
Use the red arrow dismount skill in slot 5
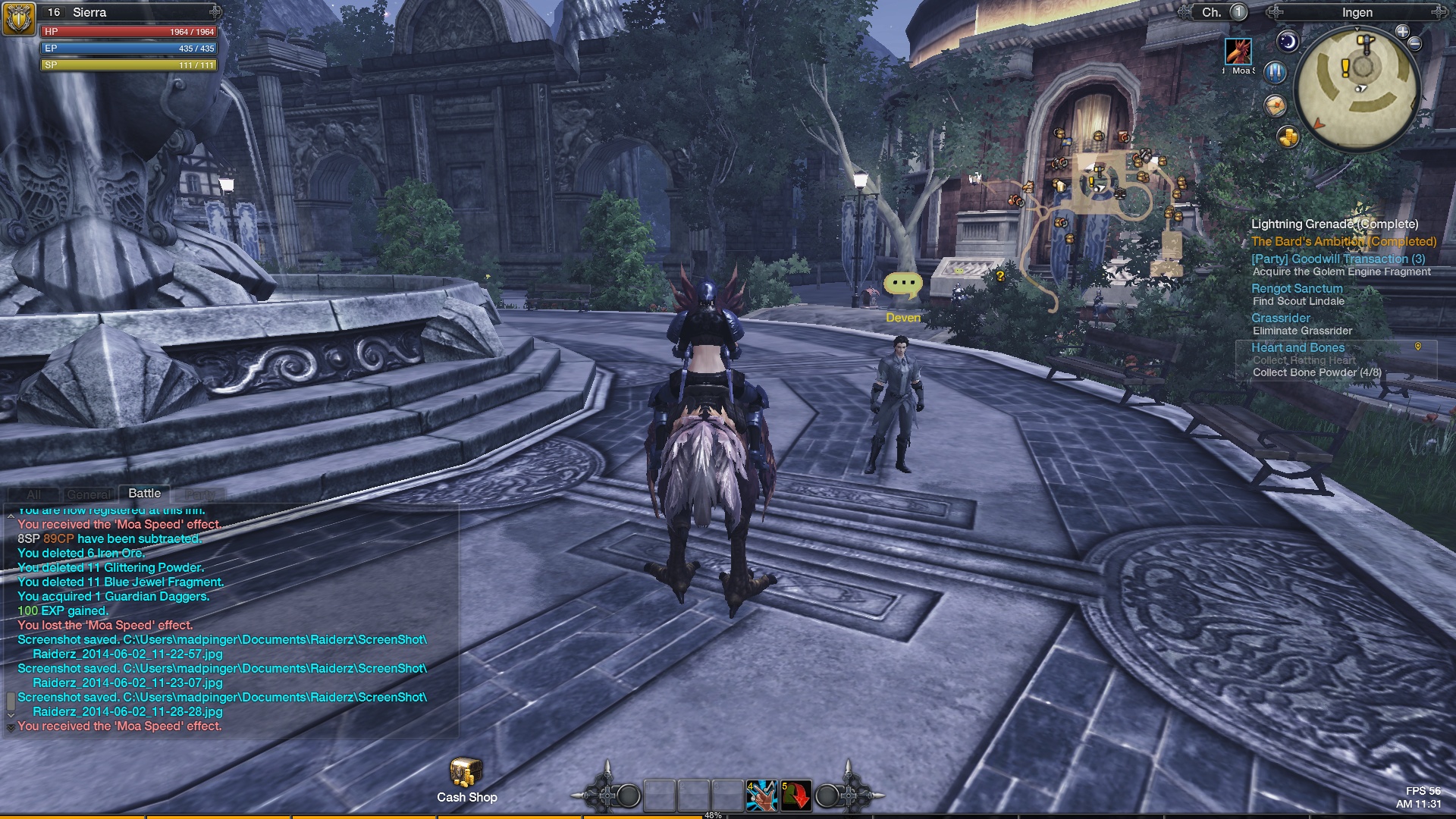796,795
